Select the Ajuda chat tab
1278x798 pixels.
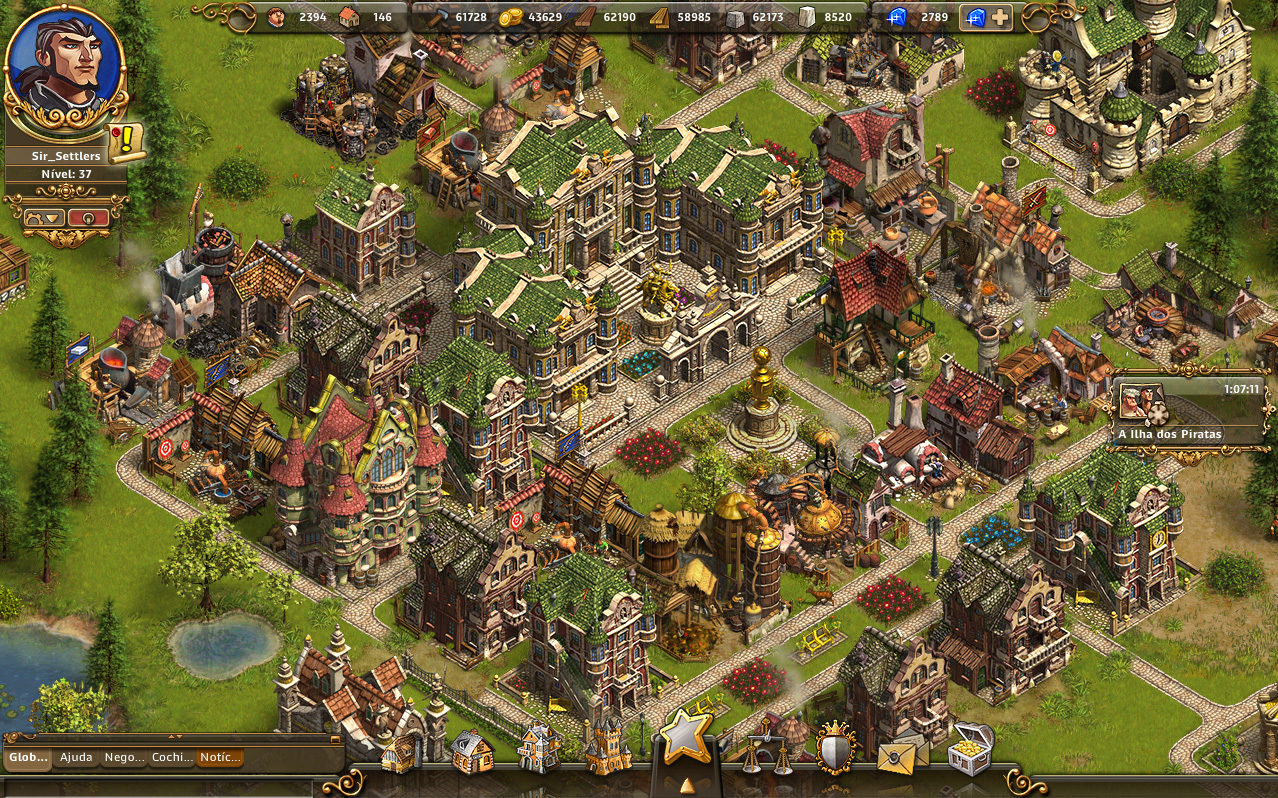[76, 758]
